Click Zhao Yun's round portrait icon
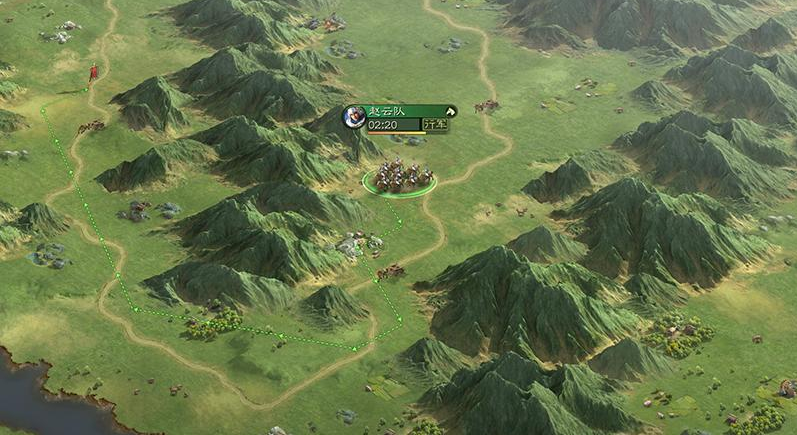797x435 pixels. (x=354, y=118)
